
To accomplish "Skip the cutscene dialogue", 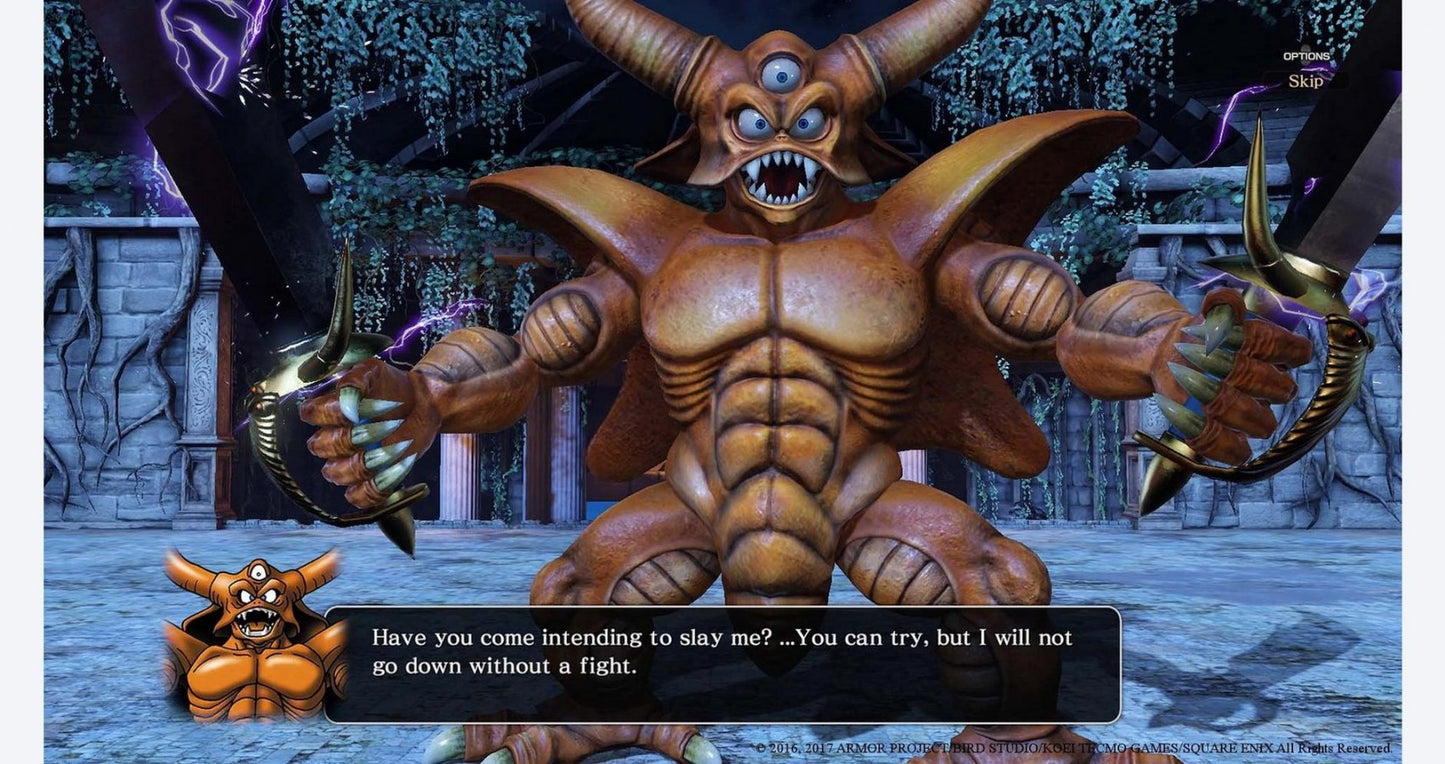I will coord(1305,81).
